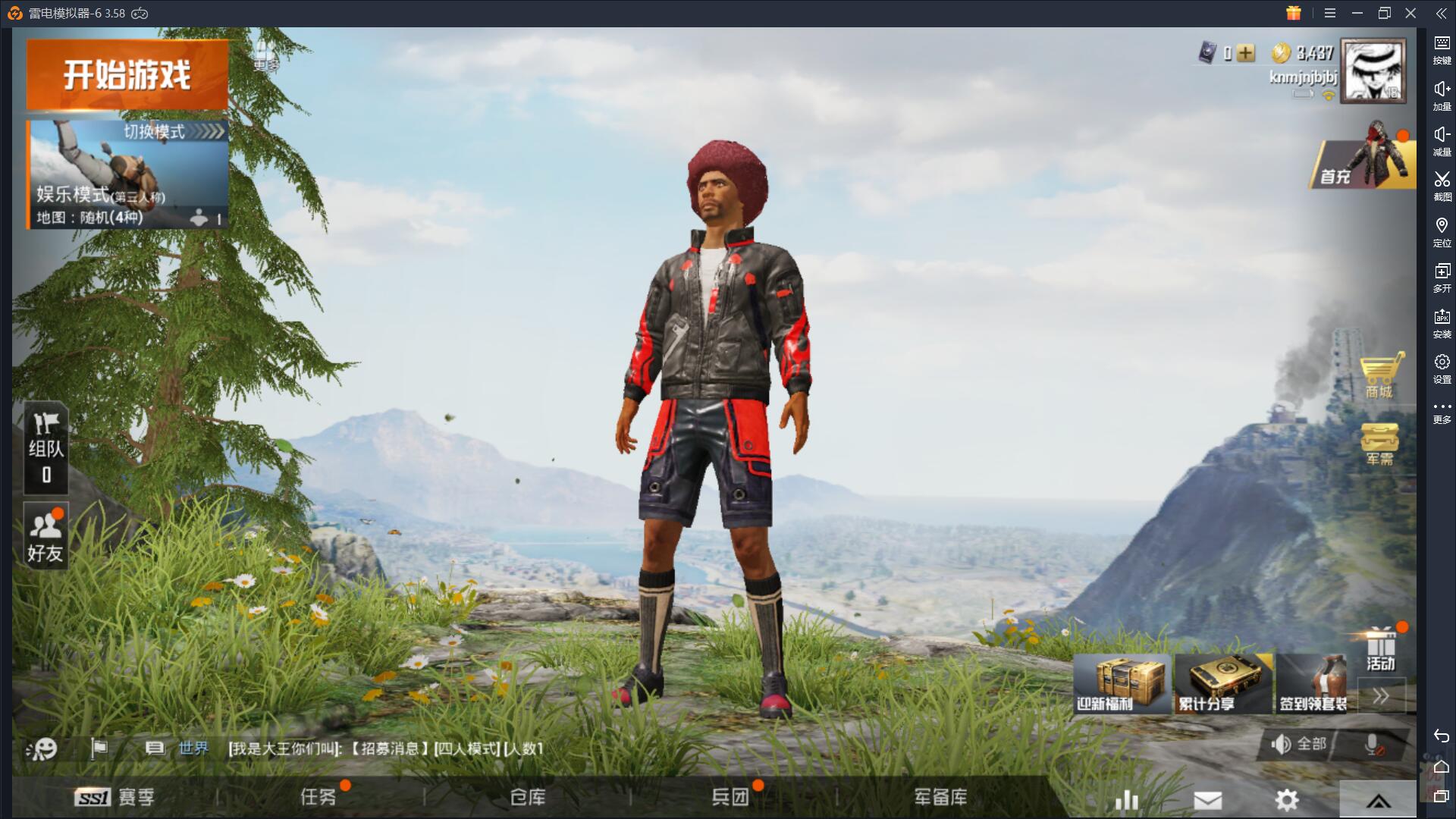Toggle the 全部 voice speaker channel
Viewport: 1456px width, 819px height.
tap(1299, 744)
